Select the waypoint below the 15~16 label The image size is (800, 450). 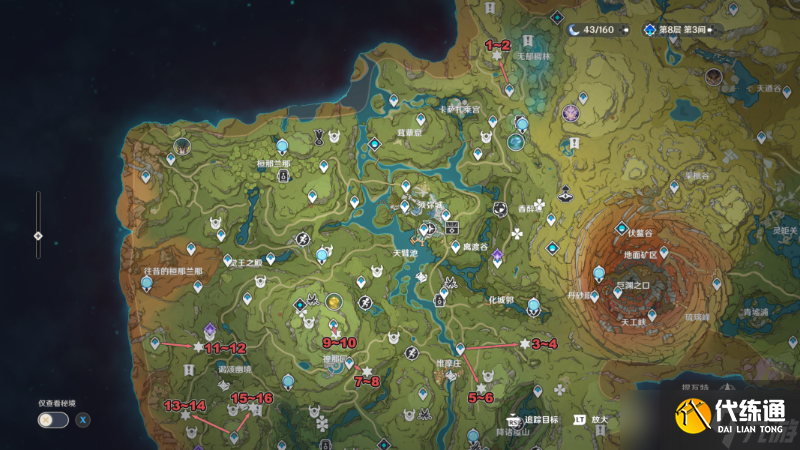click(x=234, y=435)
